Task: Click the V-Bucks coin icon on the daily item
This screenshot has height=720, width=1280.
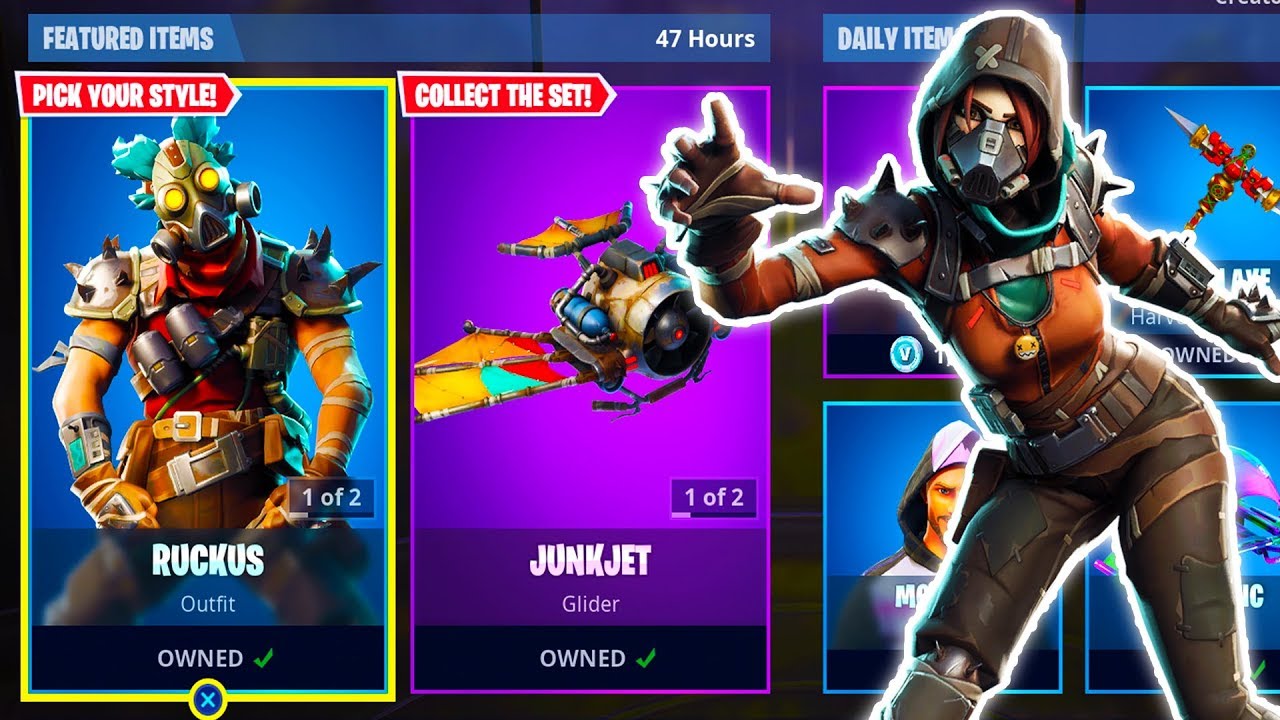Action: pyautogui.click(x=904, y=354)
